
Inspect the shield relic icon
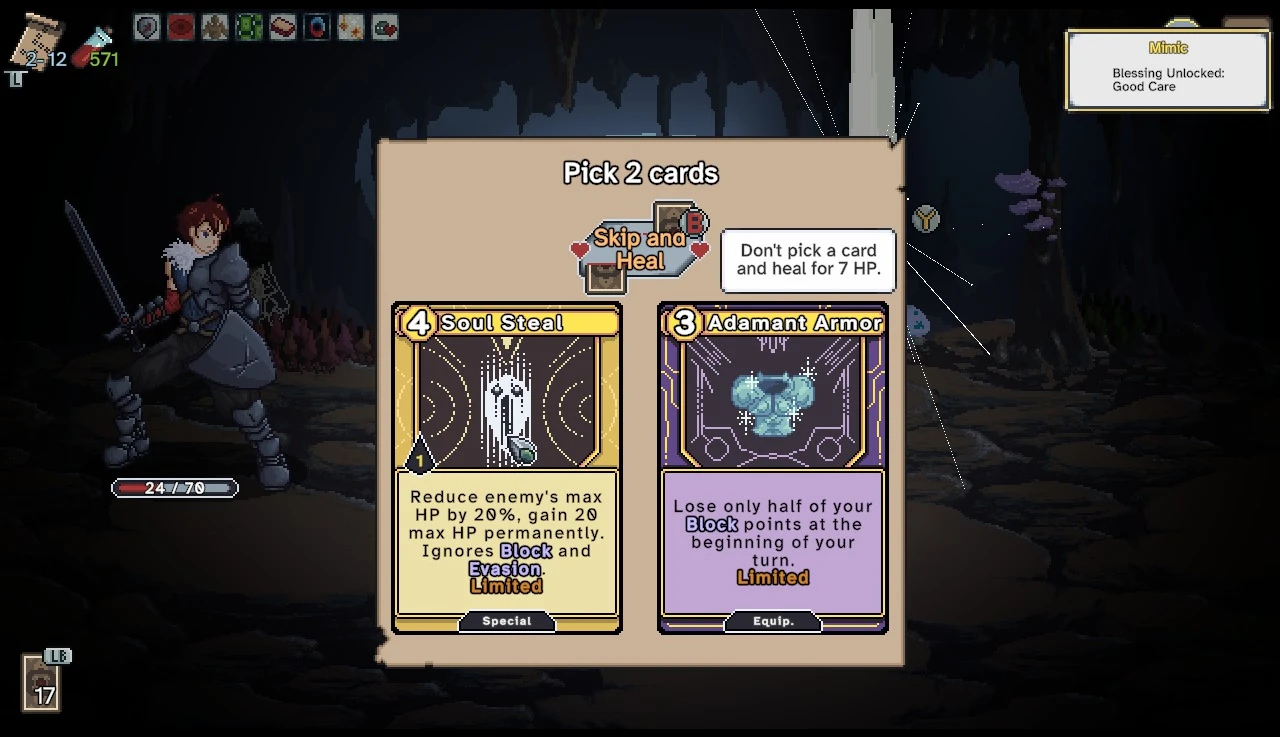(x=147, y=27)
